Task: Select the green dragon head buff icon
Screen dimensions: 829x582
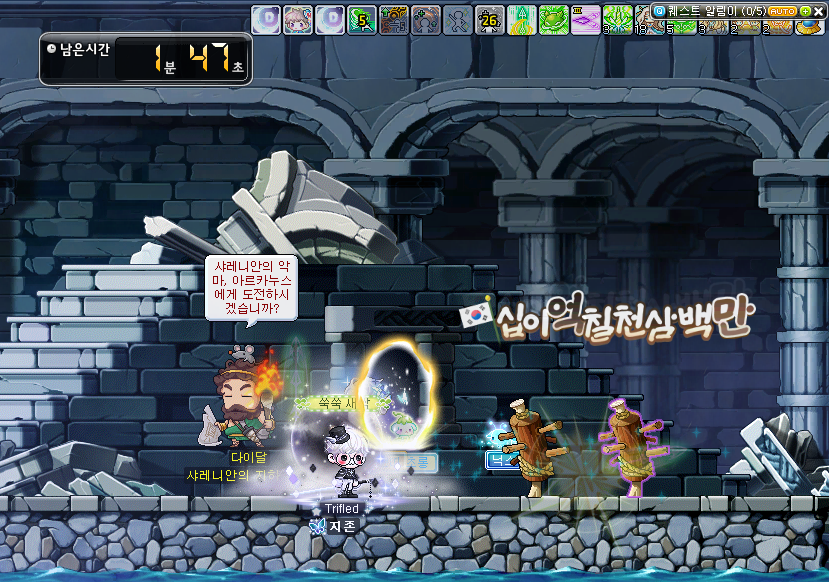Action: point(554,19)
